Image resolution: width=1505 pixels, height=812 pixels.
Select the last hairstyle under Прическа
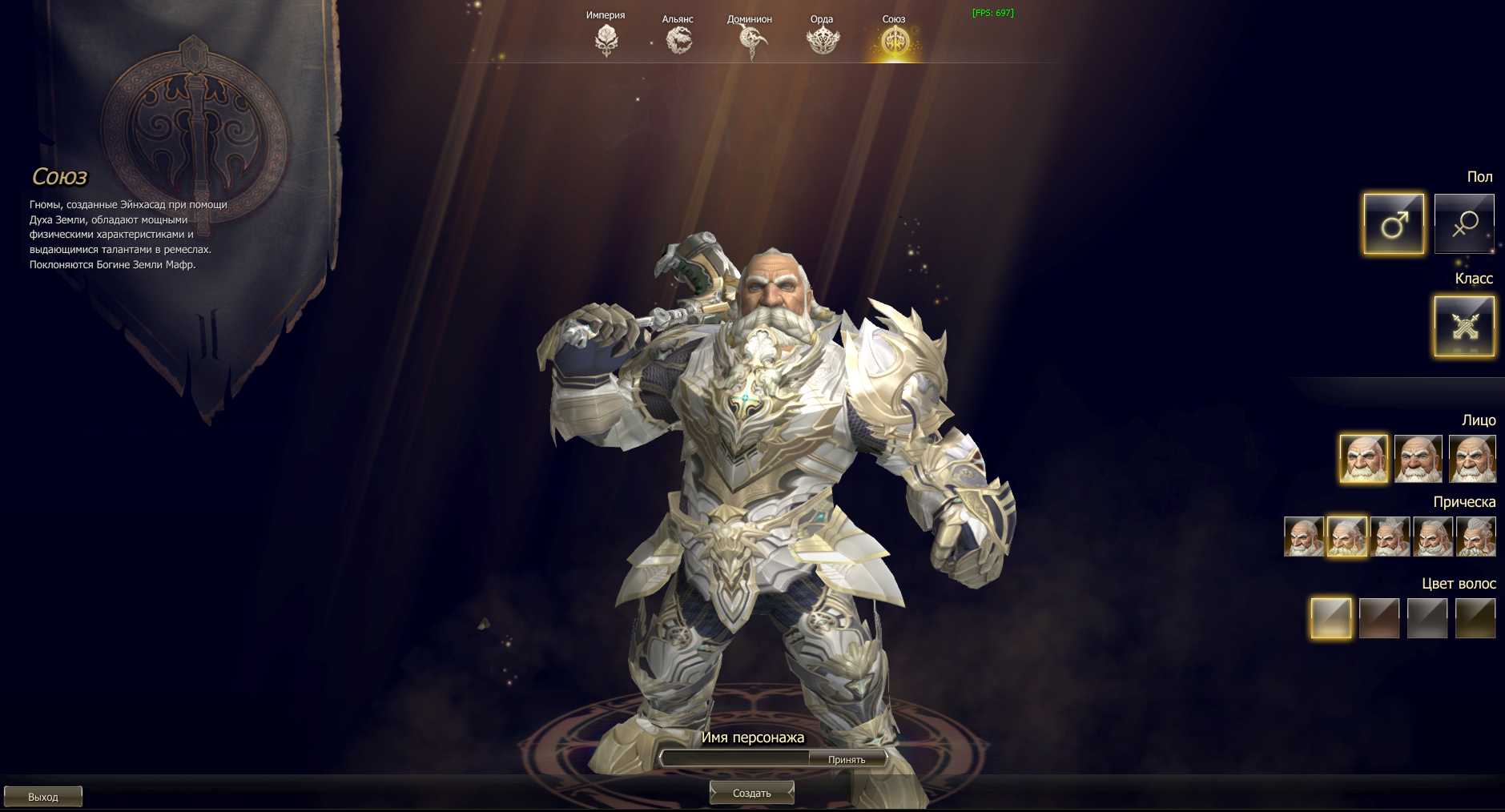[x=1475, y=537]
